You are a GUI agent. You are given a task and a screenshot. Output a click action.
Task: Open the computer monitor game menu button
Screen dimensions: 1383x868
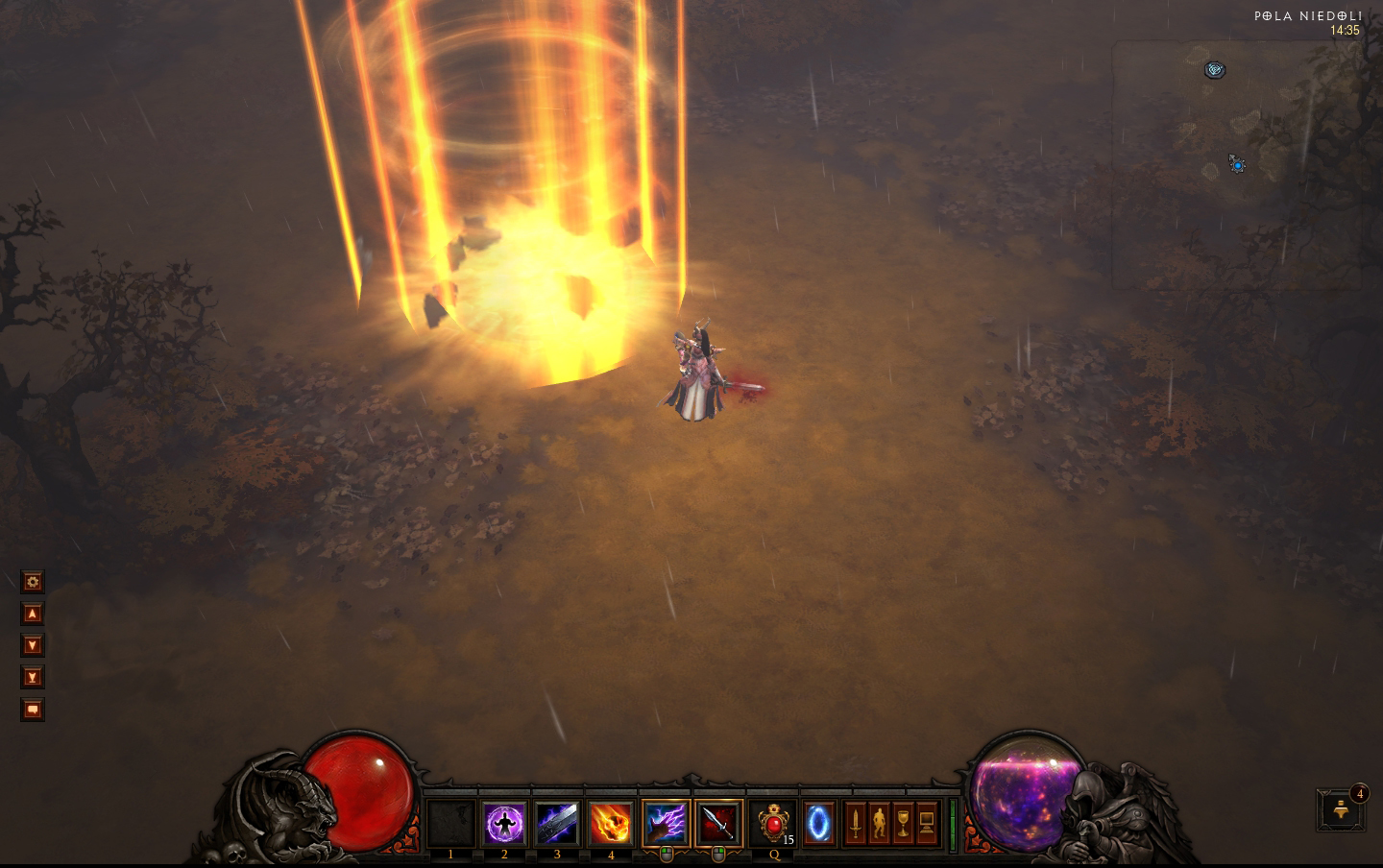(927, 824)
